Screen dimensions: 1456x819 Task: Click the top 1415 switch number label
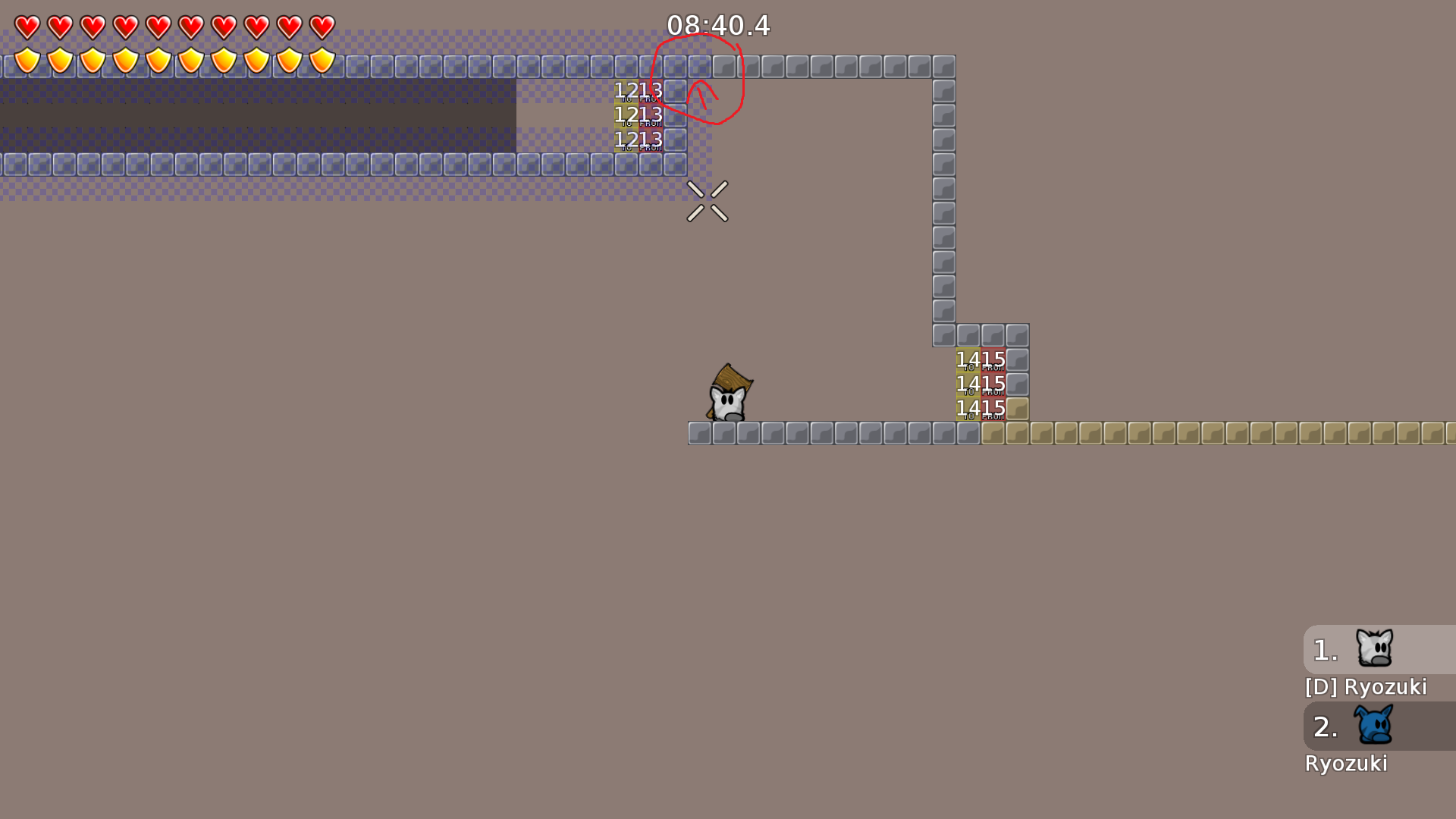coord(981,358)
